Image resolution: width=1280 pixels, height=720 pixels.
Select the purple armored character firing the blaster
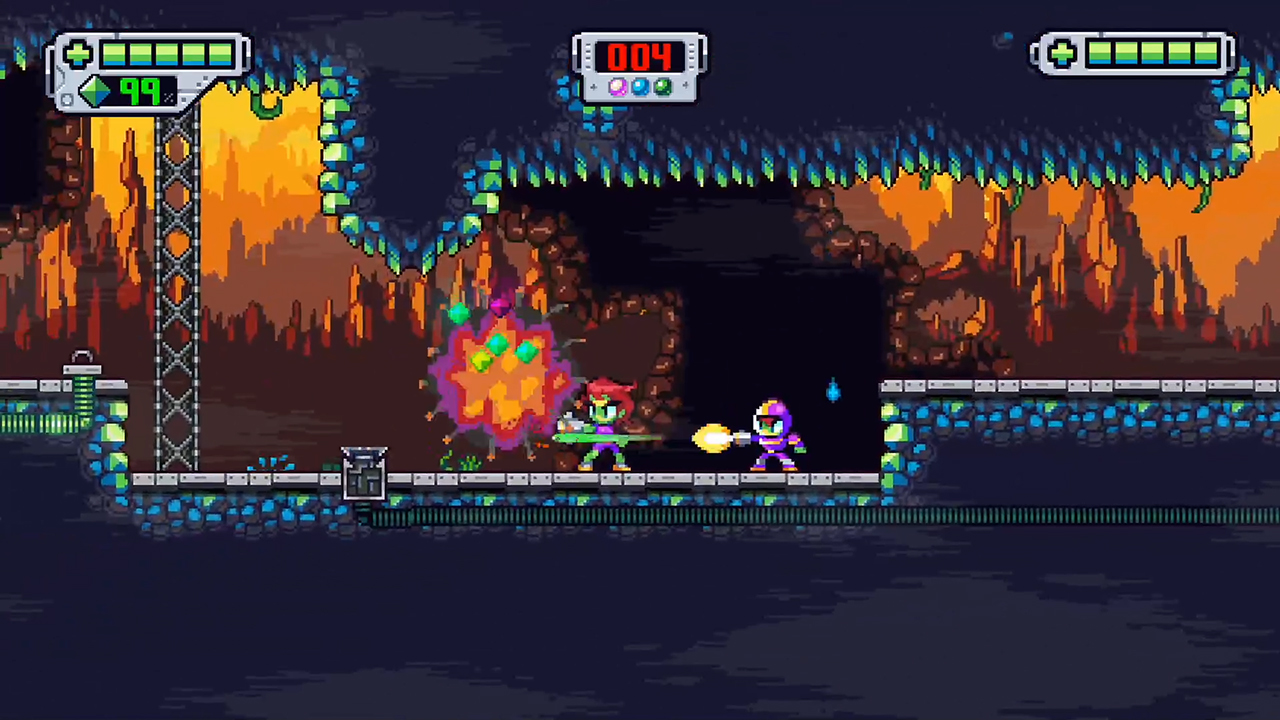point(775,435)
